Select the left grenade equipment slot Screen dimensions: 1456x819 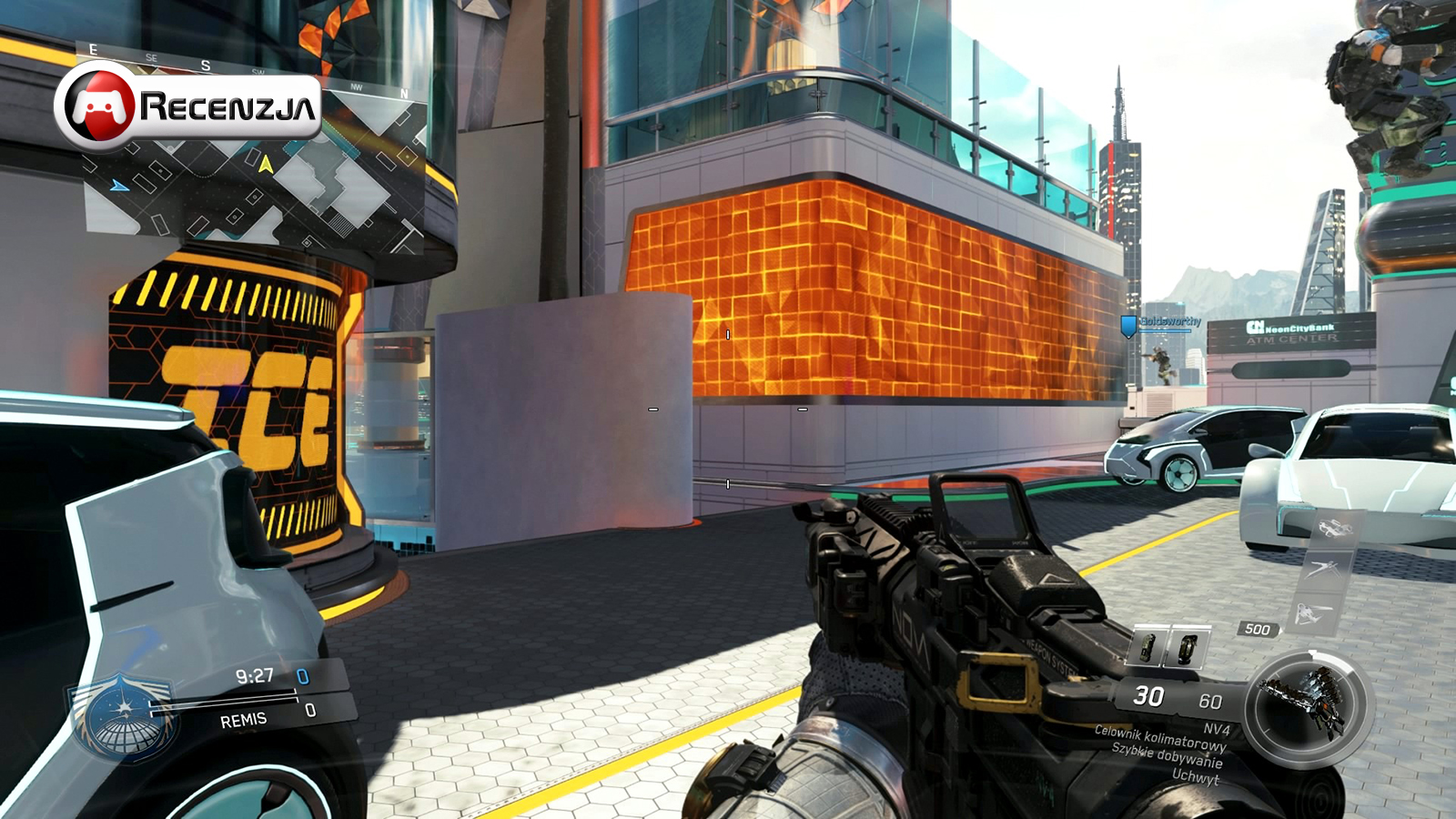click(x=1149, y=647)
